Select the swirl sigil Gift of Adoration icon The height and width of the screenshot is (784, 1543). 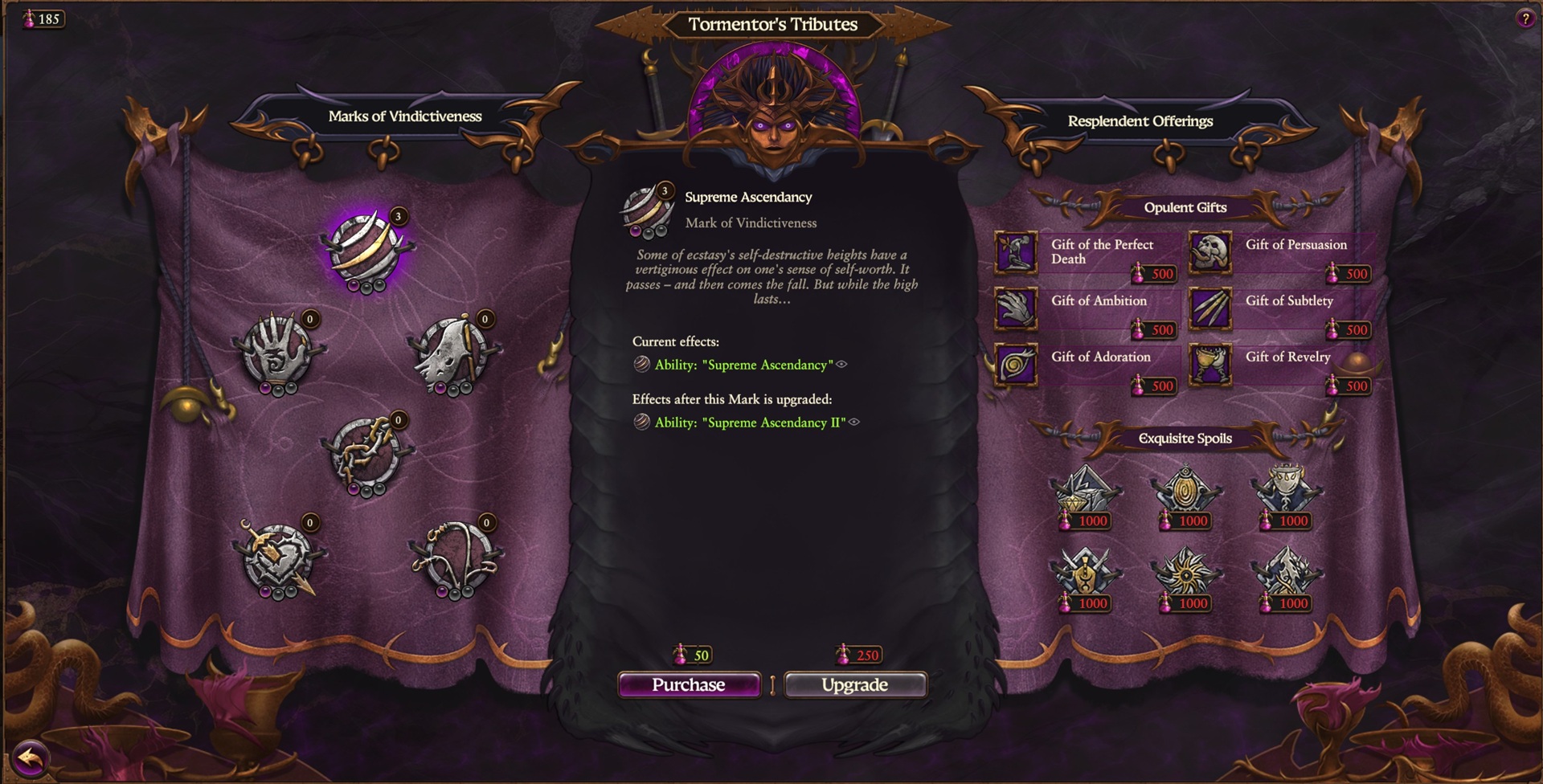click(x=1016, y=365)
